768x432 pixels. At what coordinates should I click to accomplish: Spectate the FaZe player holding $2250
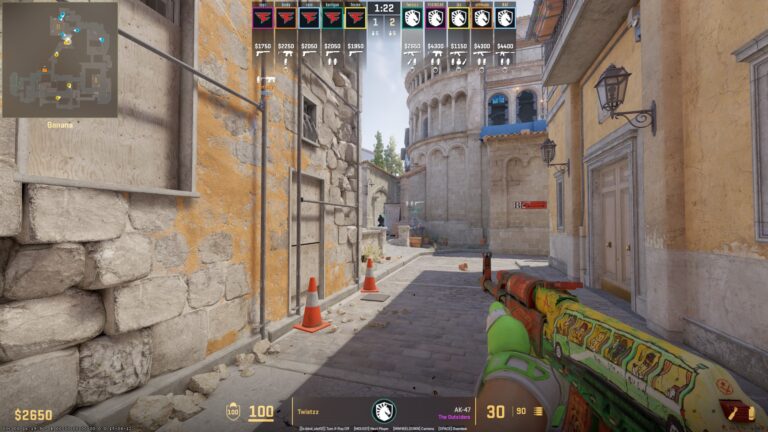pyautogui.click(x=286, y=18)
